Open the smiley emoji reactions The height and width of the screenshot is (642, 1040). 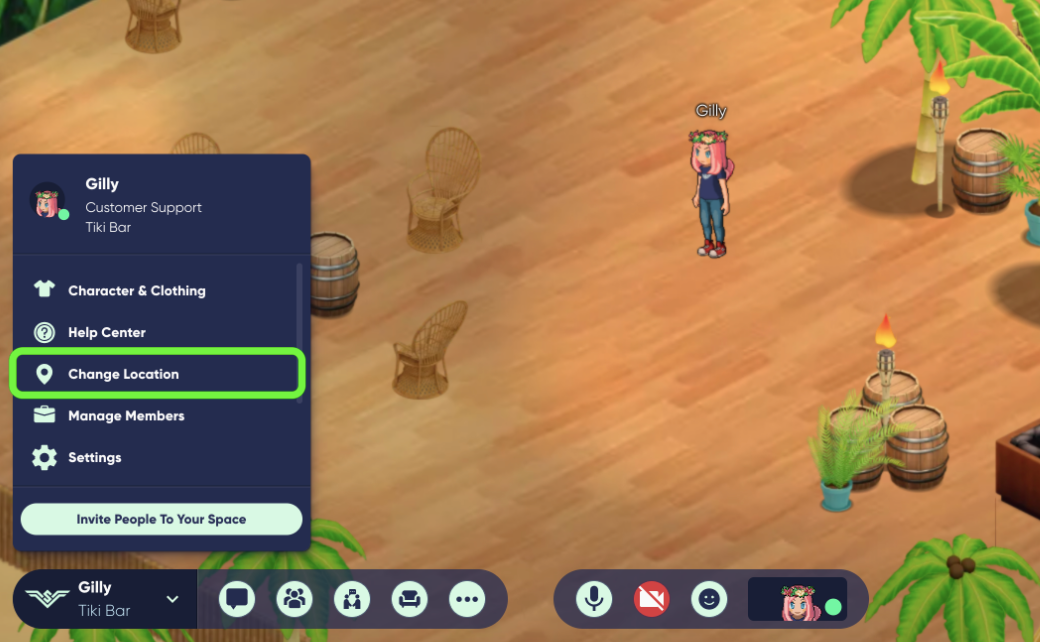[709, 599]
